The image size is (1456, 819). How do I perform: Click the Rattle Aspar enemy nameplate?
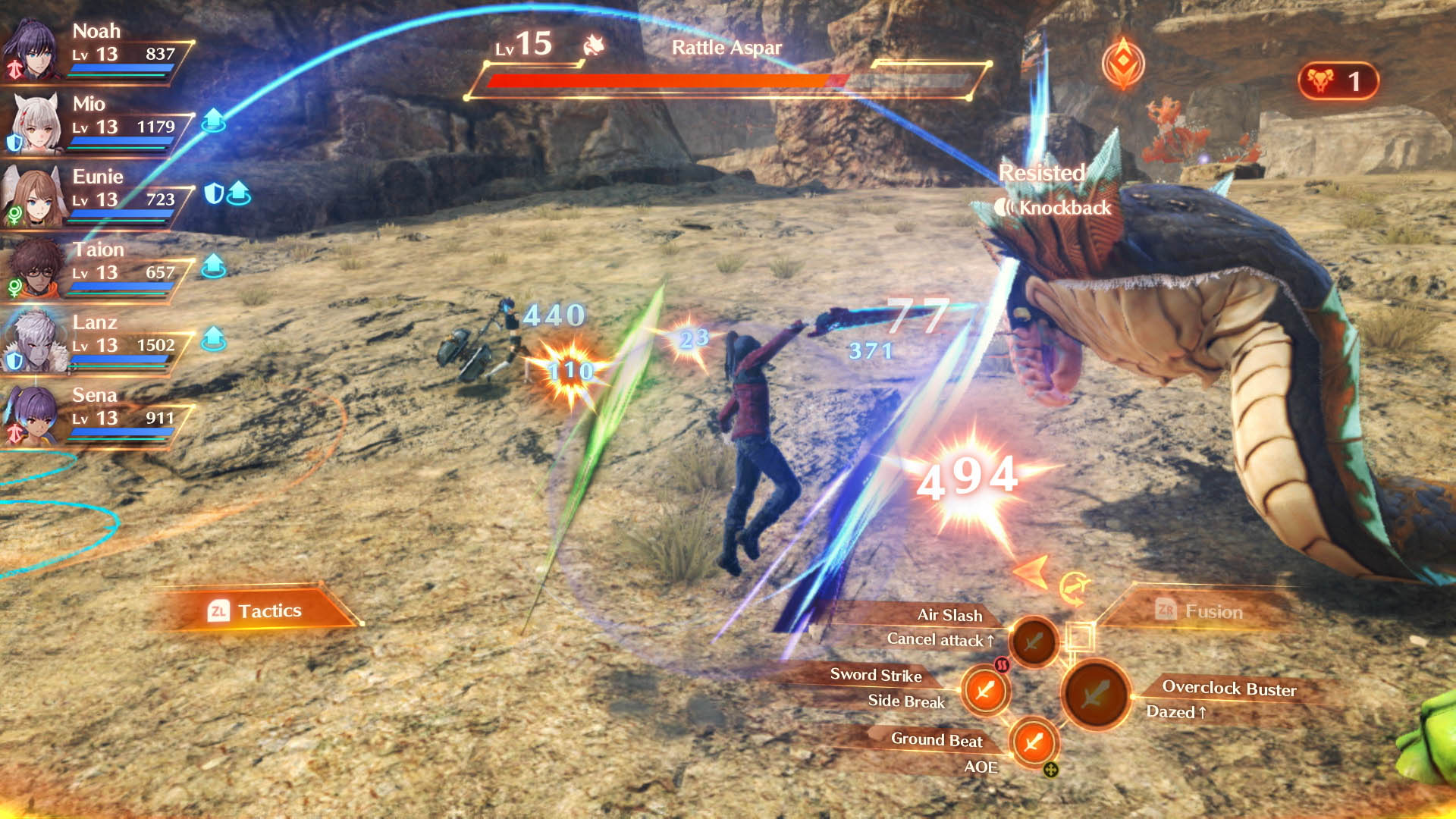click(x=726, y=48)
